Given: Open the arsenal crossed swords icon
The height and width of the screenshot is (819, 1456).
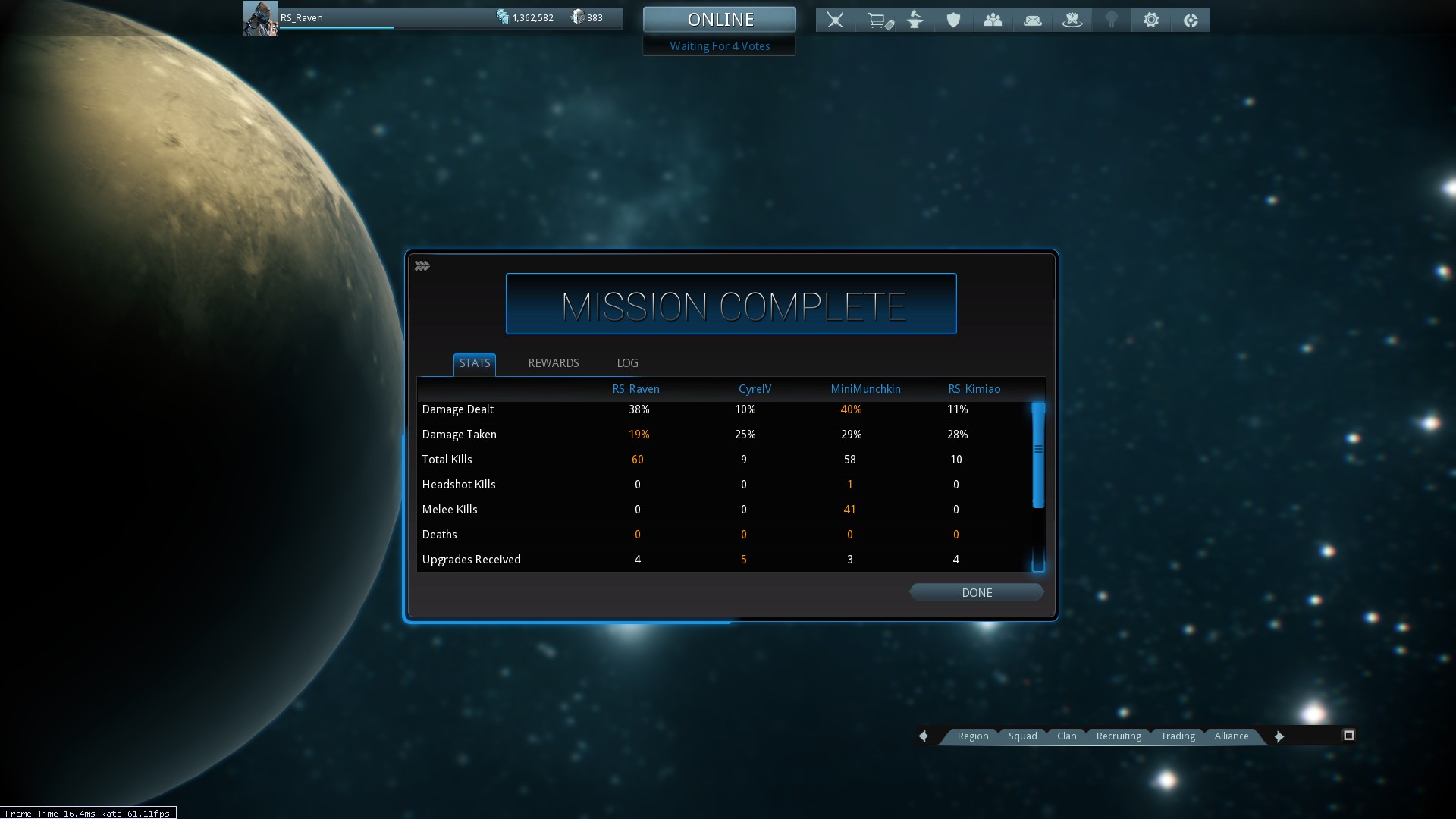Looking at the screenshot, I should [835, 20].
